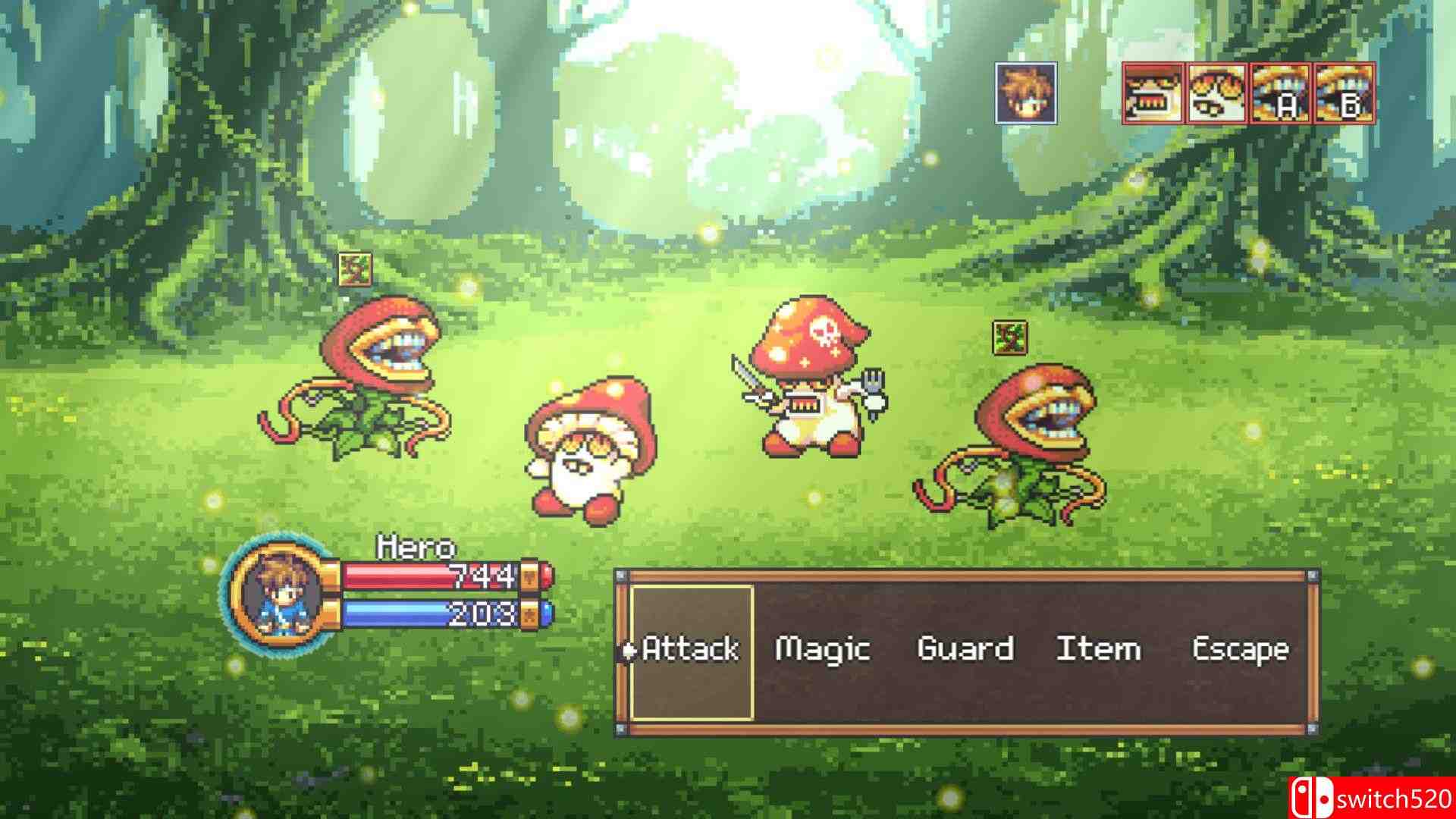Open the Item command

point(1098,648)
